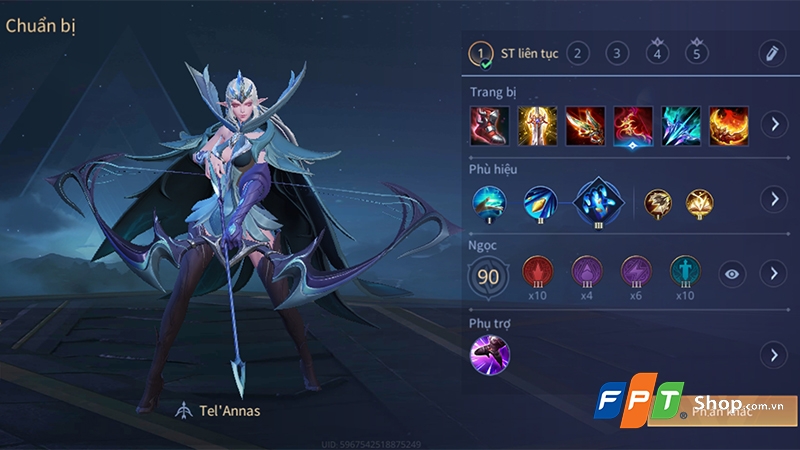Open the Trang bị details arrow
The image size is (800, 450).
[772, 125]
